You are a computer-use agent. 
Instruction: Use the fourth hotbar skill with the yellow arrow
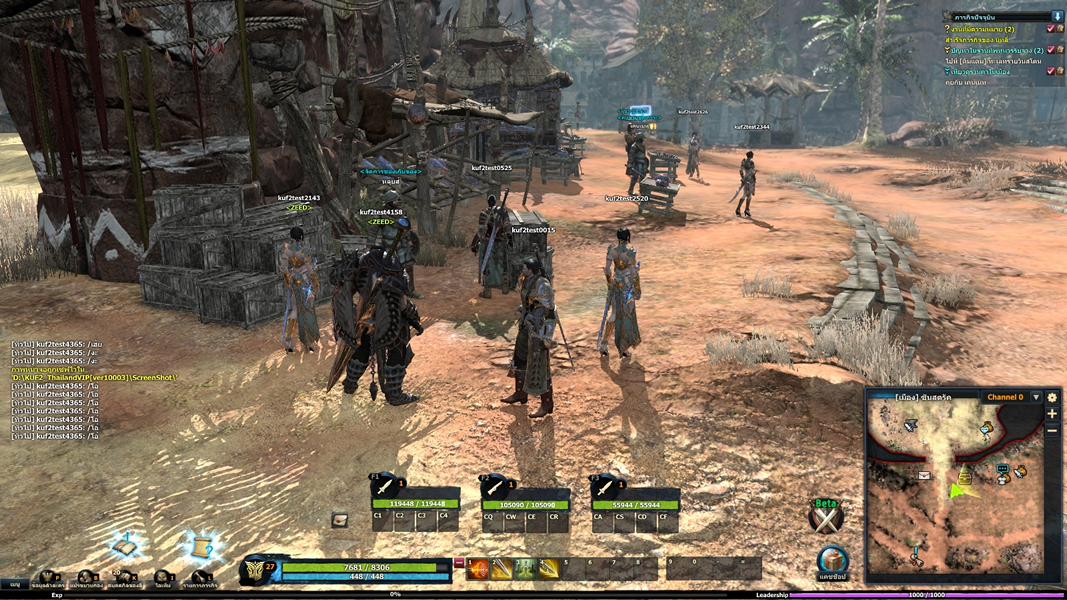click(x=549, y=569)
